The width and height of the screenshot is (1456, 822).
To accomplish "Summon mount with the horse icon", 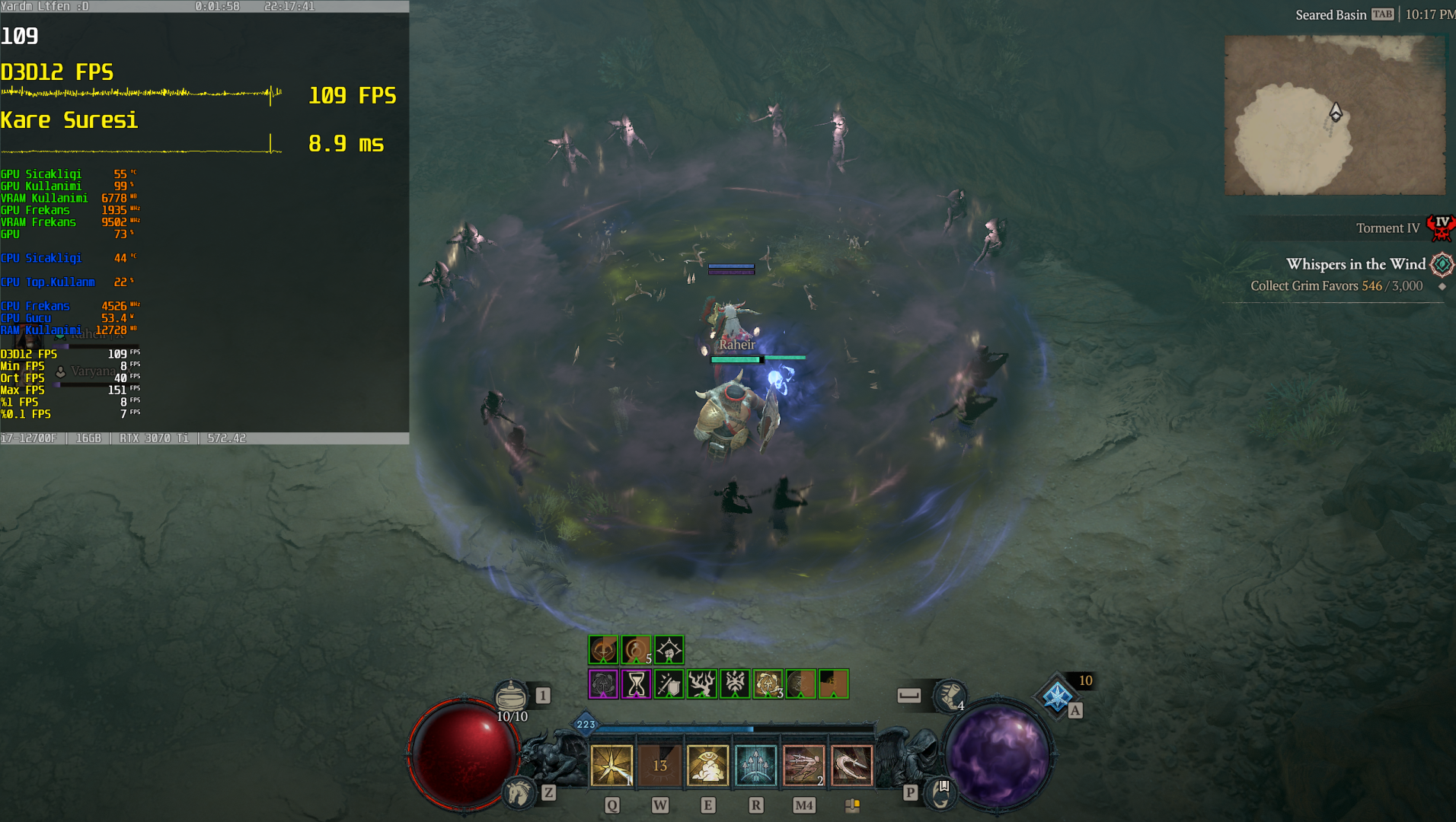I will pyautogui.click(x=519, y=793).
